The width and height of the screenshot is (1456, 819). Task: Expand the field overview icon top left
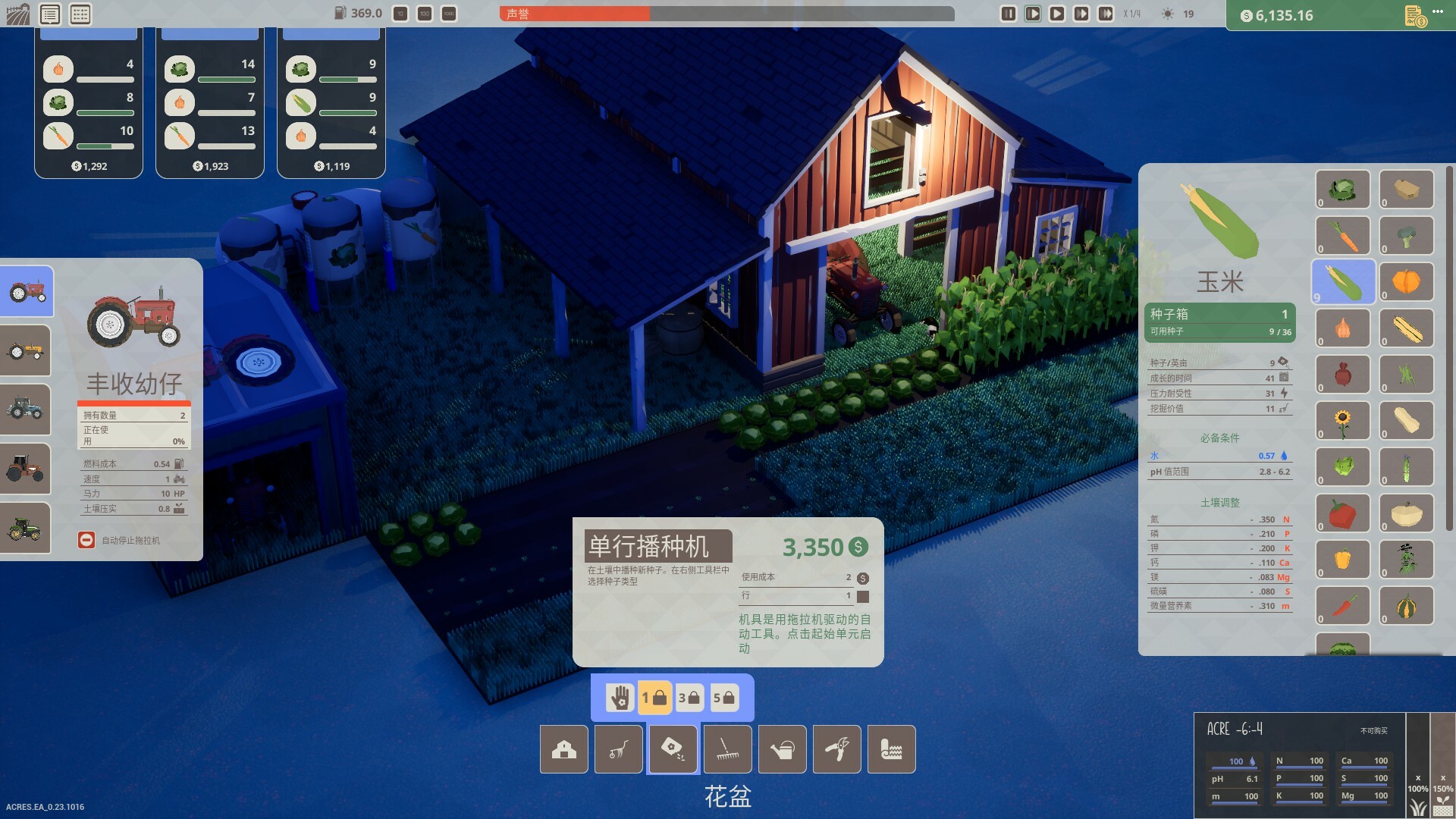[x=17, y=13]
